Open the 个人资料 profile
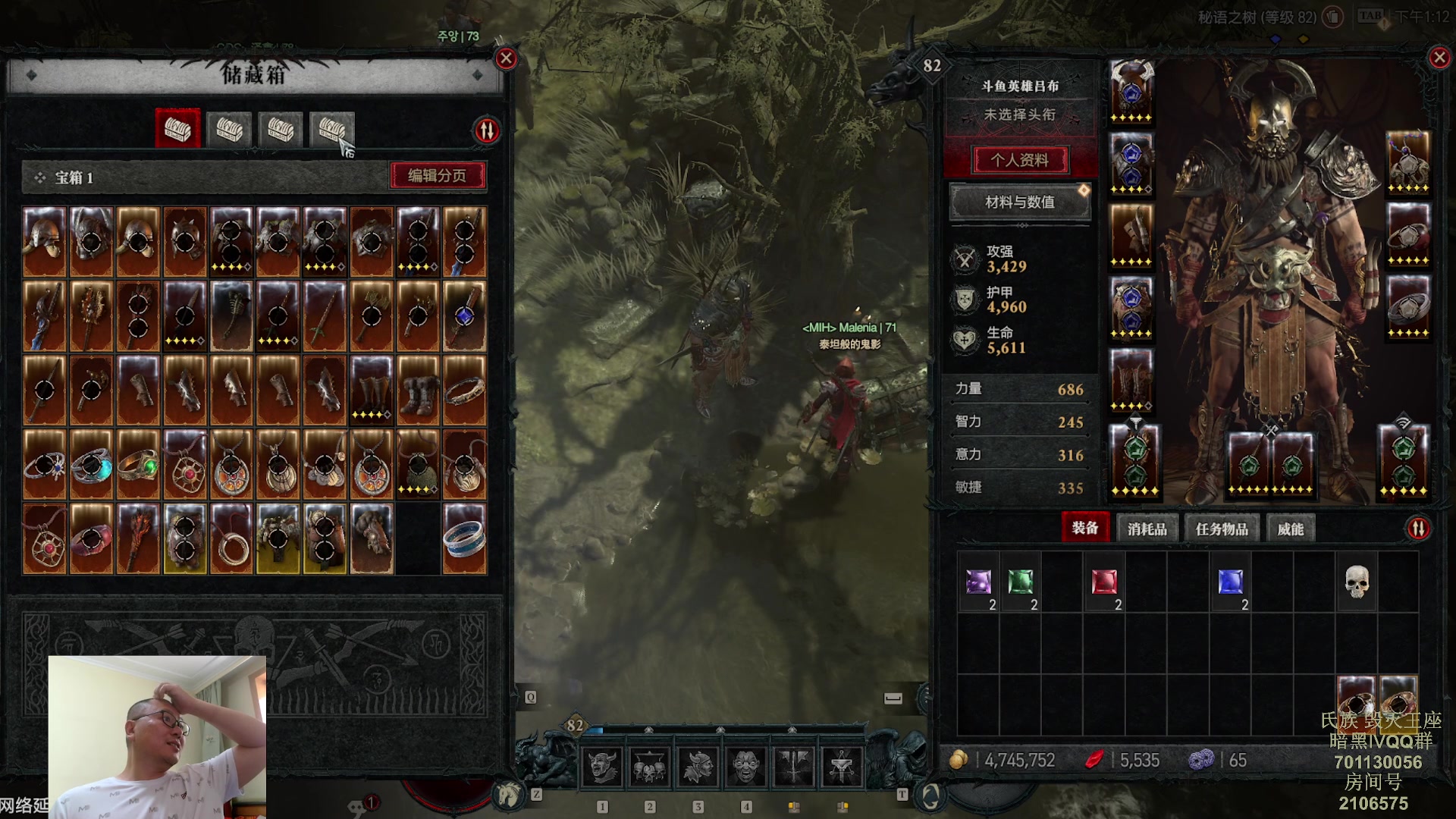 [x=1020, y=160]
